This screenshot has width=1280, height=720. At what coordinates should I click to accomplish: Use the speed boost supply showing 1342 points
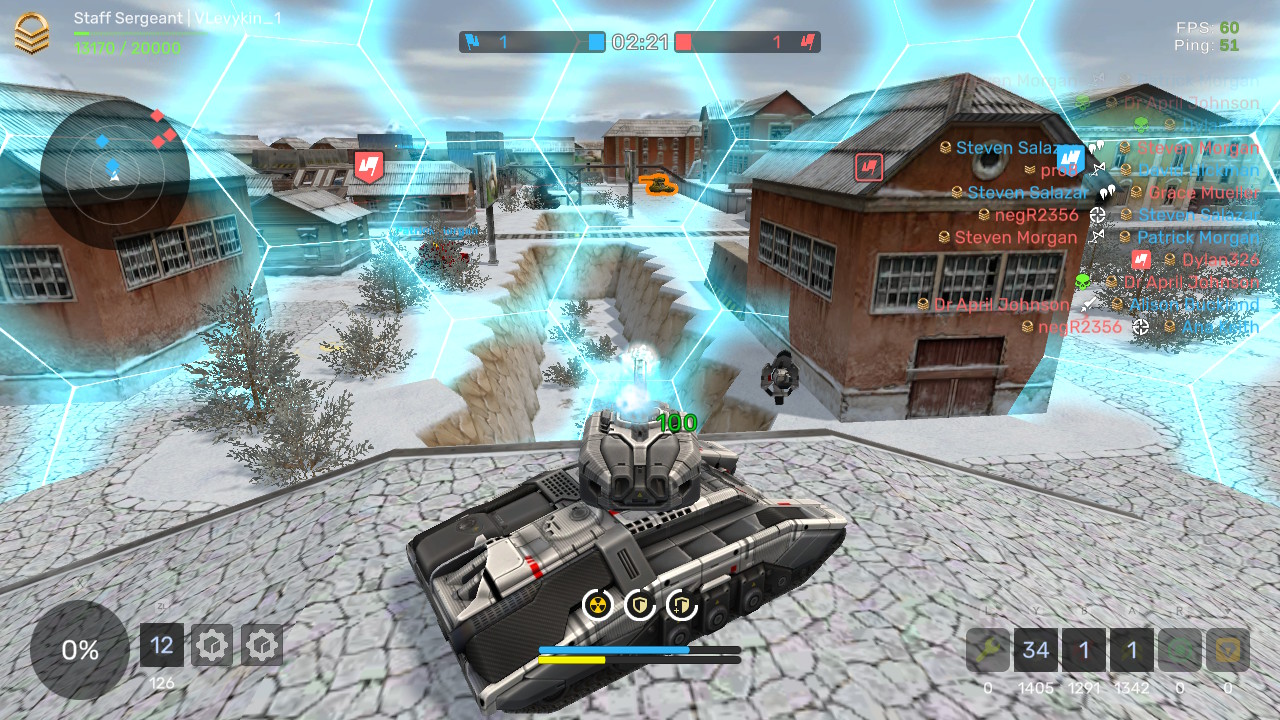tap(1131, 650)
